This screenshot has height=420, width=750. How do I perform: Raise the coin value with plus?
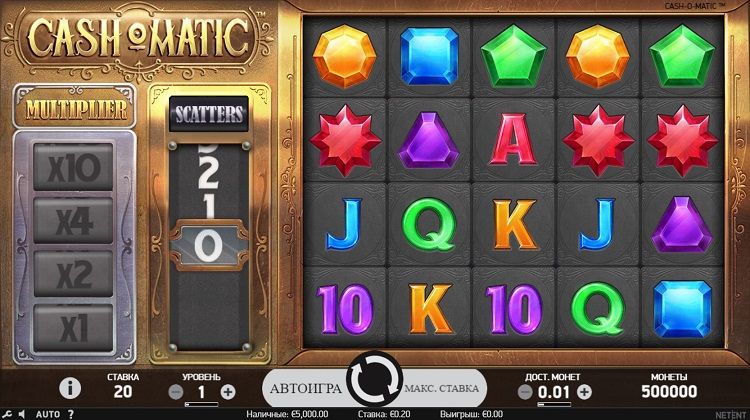point(584,392)
